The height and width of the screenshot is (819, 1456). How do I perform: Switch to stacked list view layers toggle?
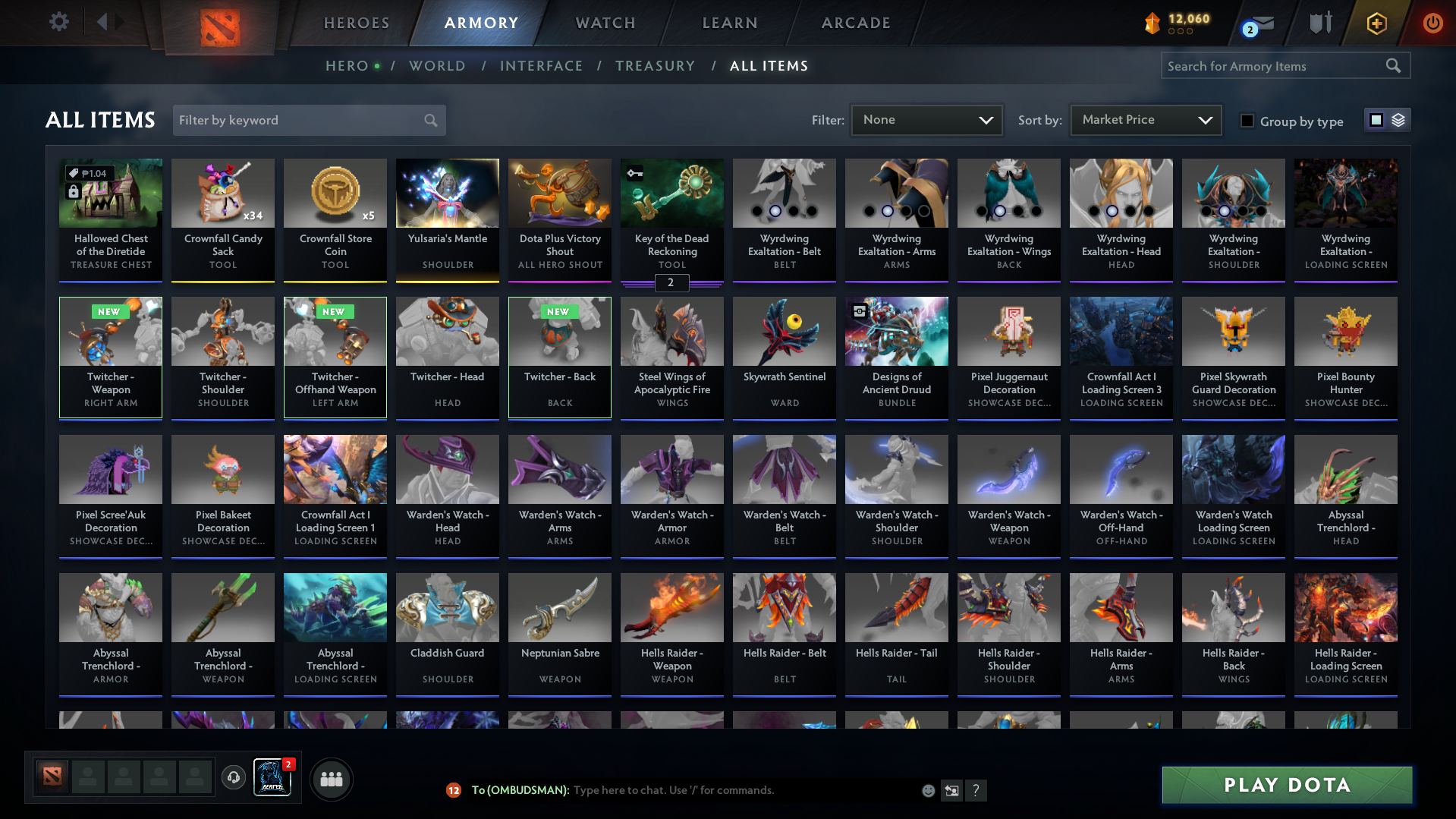[1398, 120]
